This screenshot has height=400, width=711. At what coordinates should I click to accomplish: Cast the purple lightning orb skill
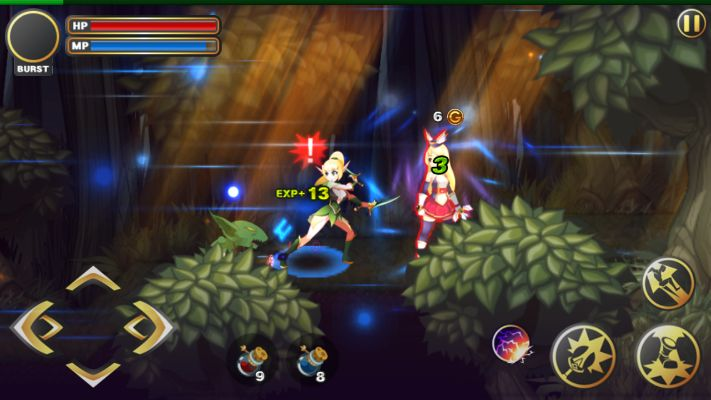pos(511,344)
